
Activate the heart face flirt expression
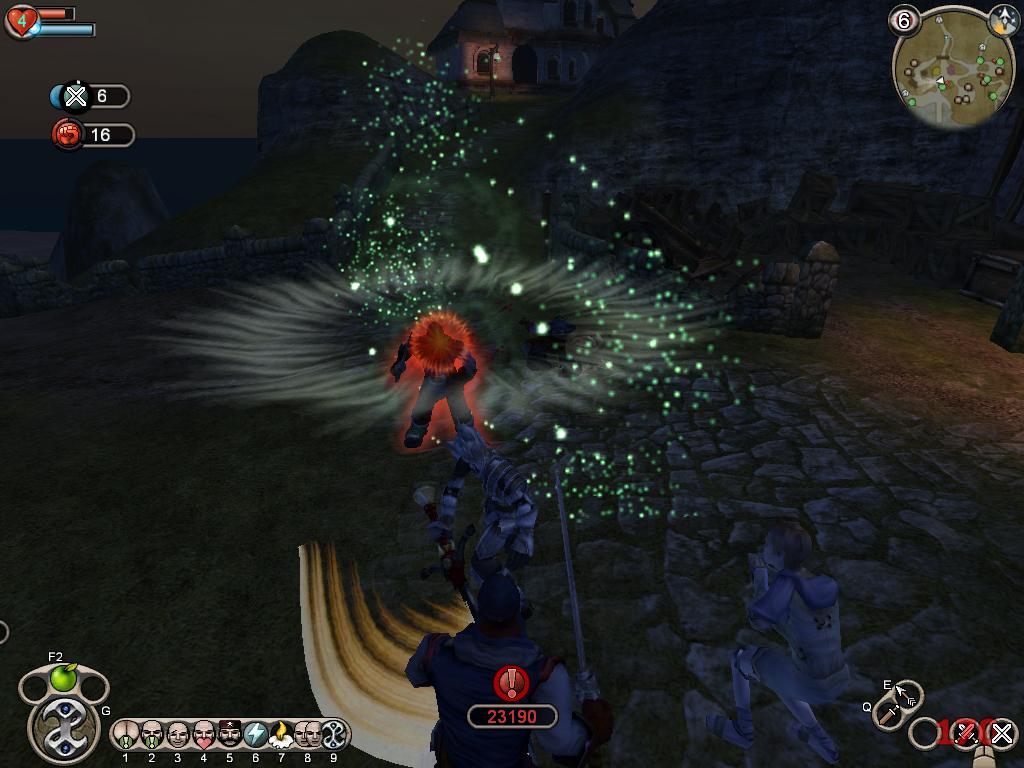click(x=204, y=735)
